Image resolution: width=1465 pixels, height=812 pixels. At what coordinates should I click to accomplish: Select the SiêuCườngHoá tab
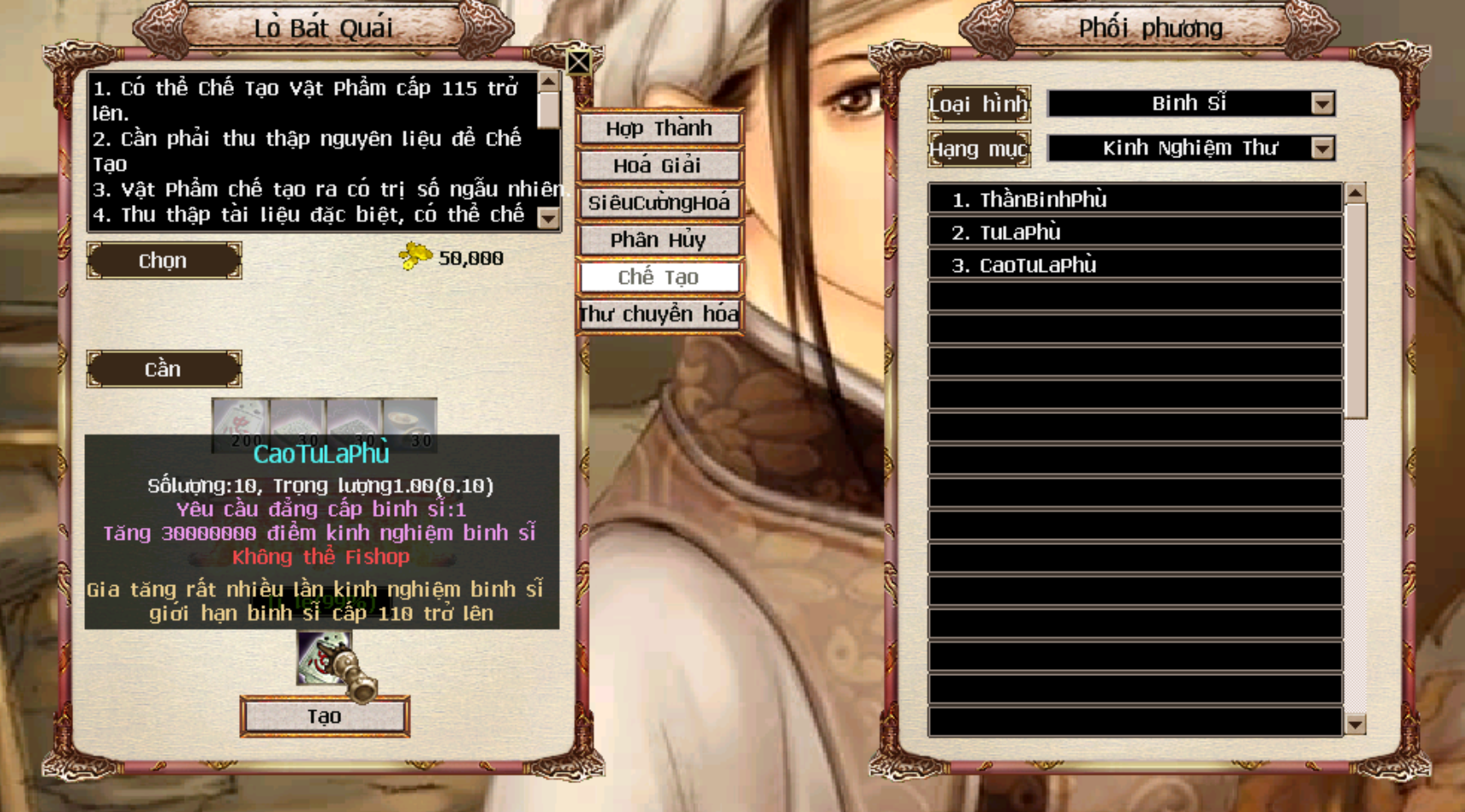click(658, 203)
